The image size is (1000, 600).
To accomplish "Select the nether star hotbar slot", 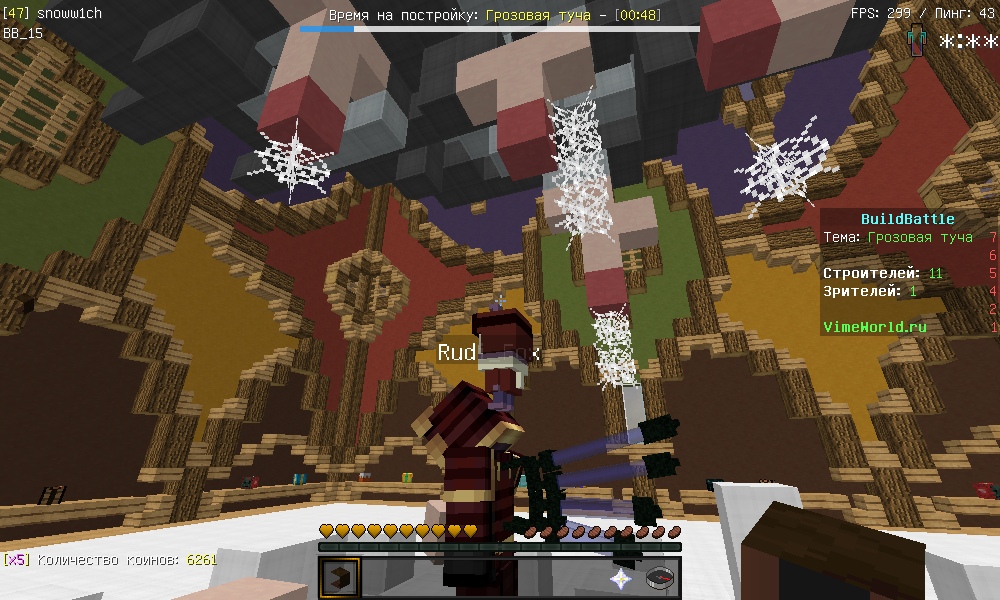I will 621,578.
